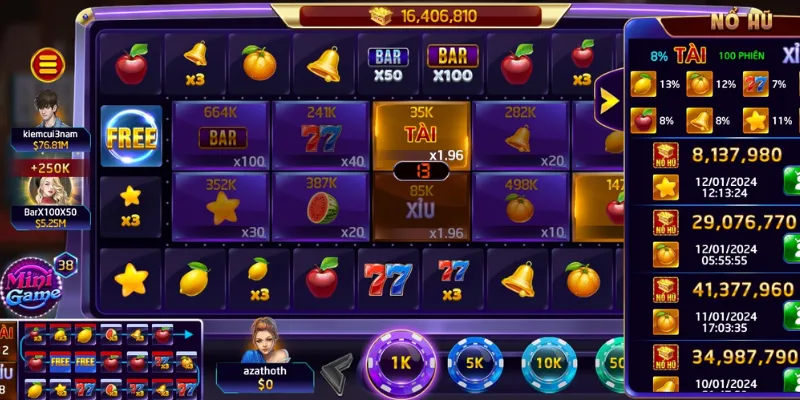Bet on the BAR x100 tile
The width and height of the screenshot is (800, 400).
point(221,135)
